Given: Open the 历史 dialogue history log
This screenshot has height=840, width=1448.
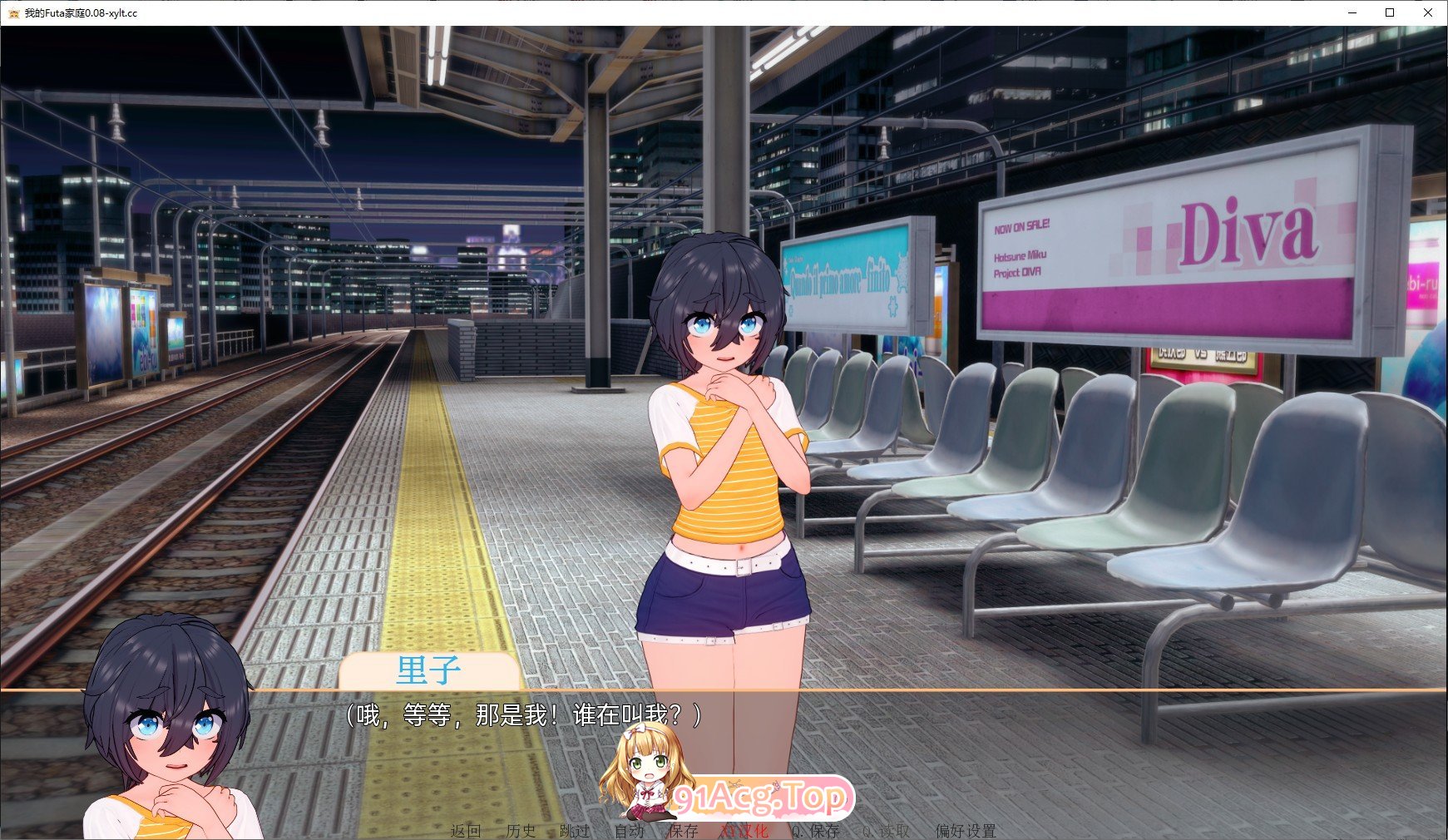Looking at the screenshot, I should pyautogui.click(x=521, y=831).
